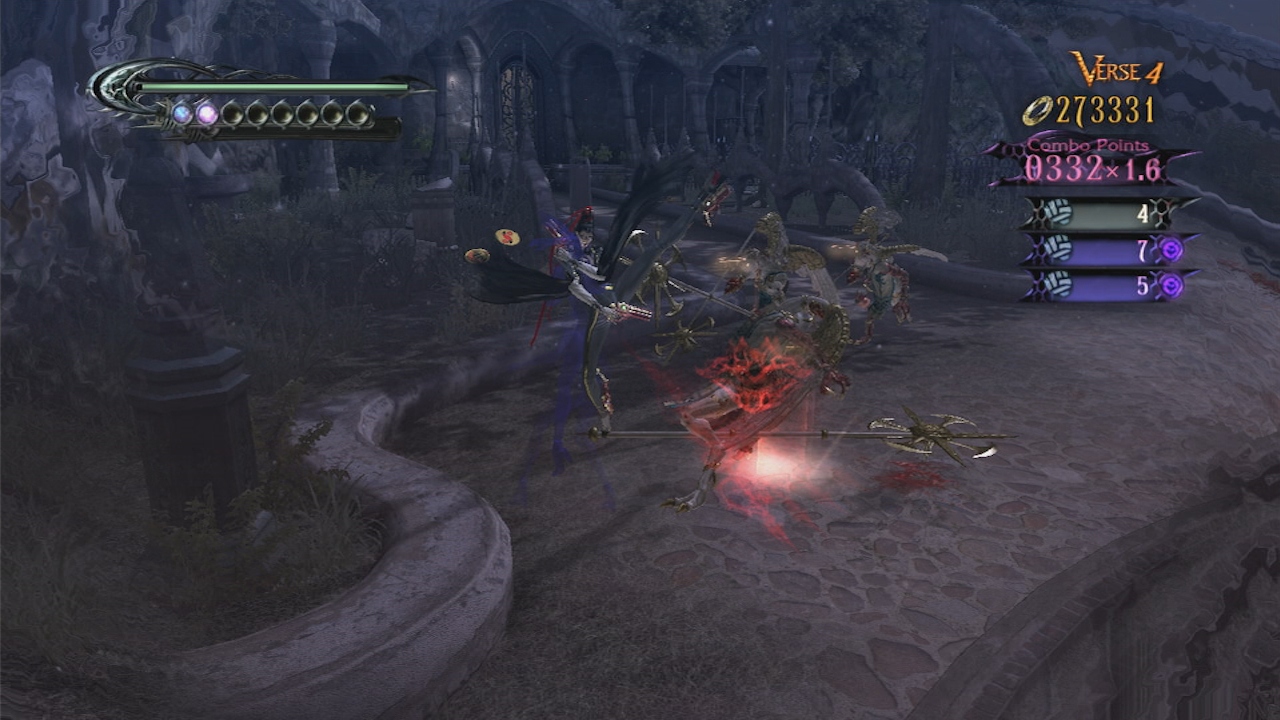1280x720 pixels.
Task: Select the blue magic orb on the health gauge
Action: [x=182, y=114]
